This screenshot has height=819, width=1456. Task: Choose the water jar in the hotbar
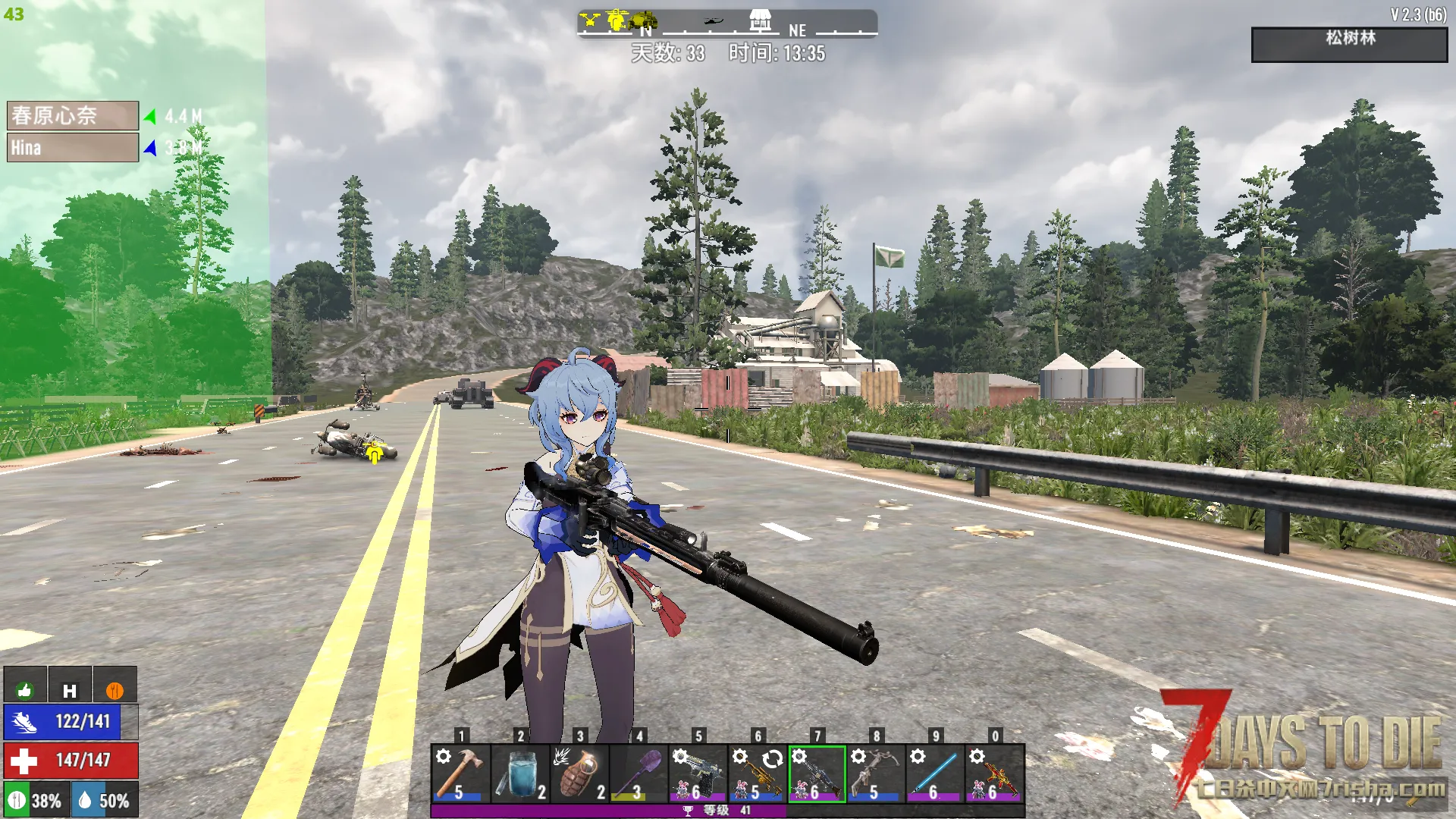[519, 773]
